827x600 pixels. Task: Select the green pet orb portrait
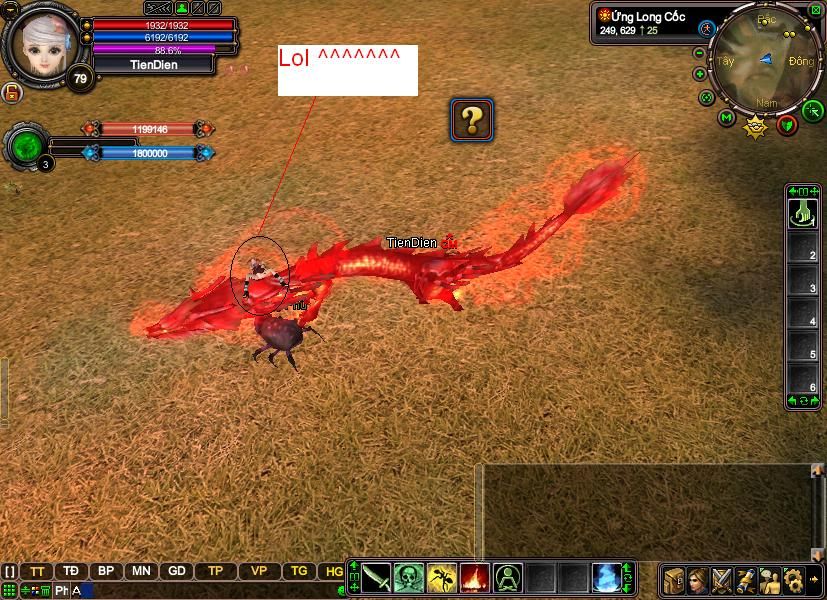click(24, 146)
